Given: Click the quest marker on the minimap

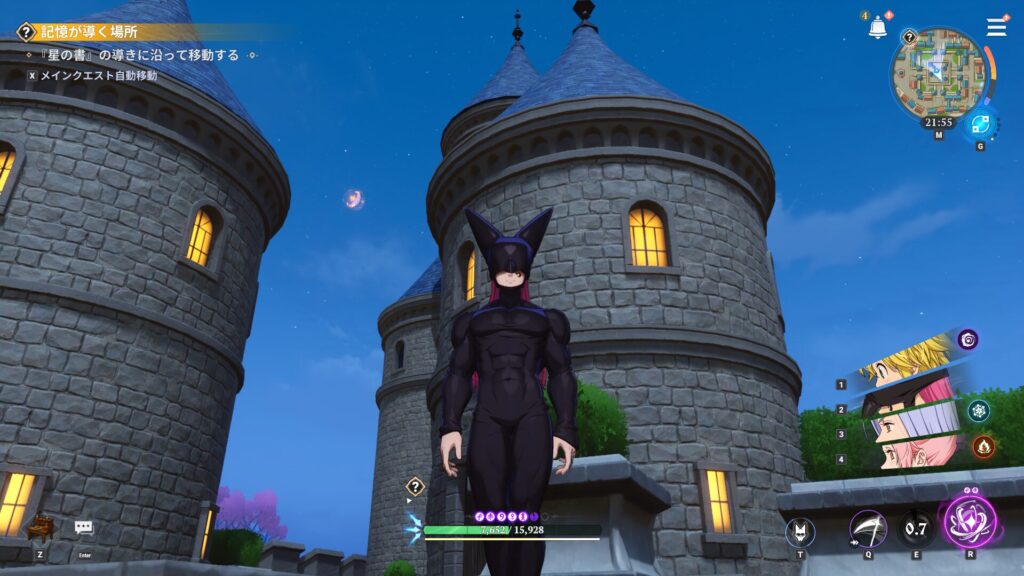Looking at the screenshot, I should pyautogui.click(x=909, y=38).
